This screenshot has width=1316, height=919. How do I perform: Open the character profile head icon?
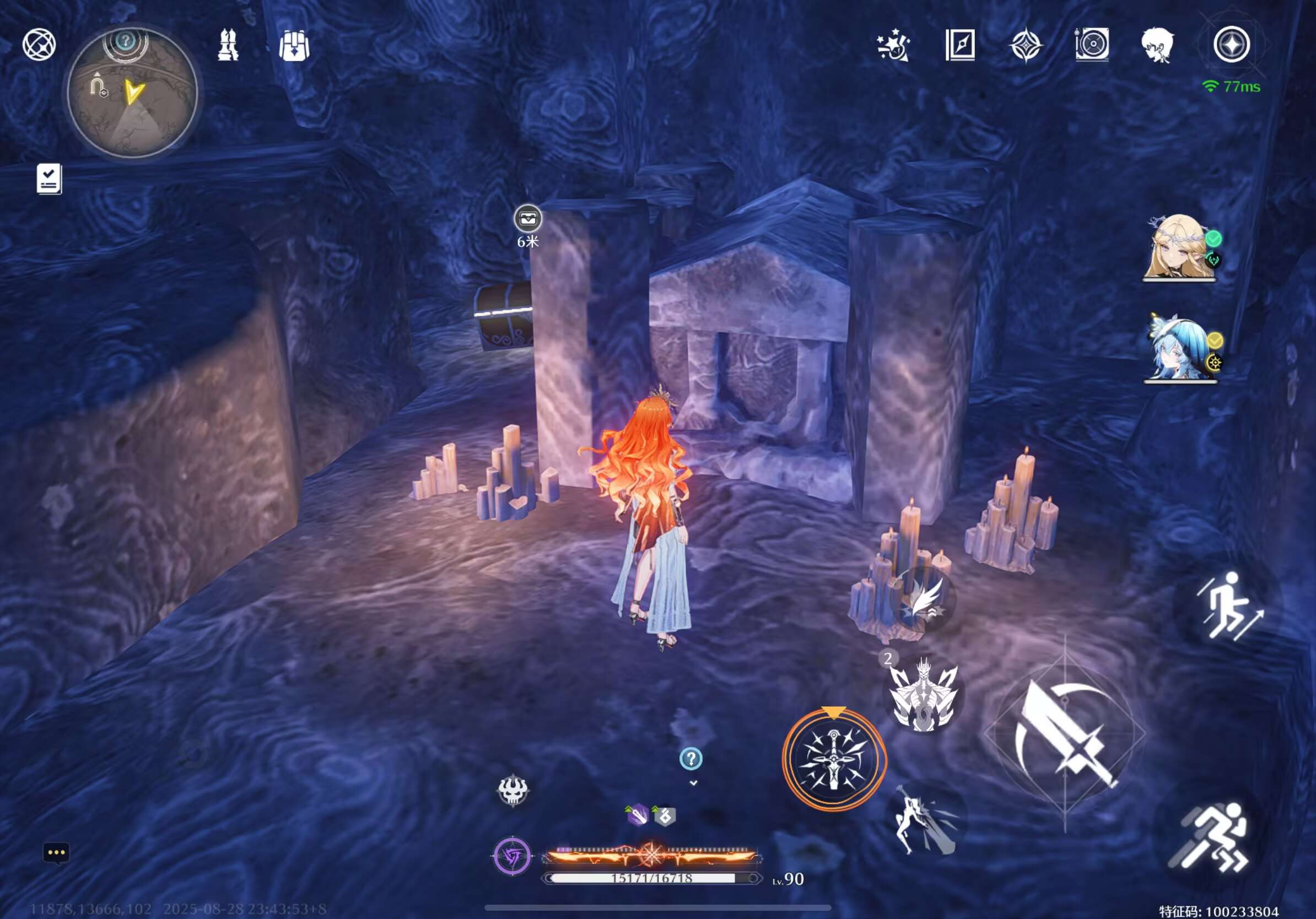[1157, 45]
